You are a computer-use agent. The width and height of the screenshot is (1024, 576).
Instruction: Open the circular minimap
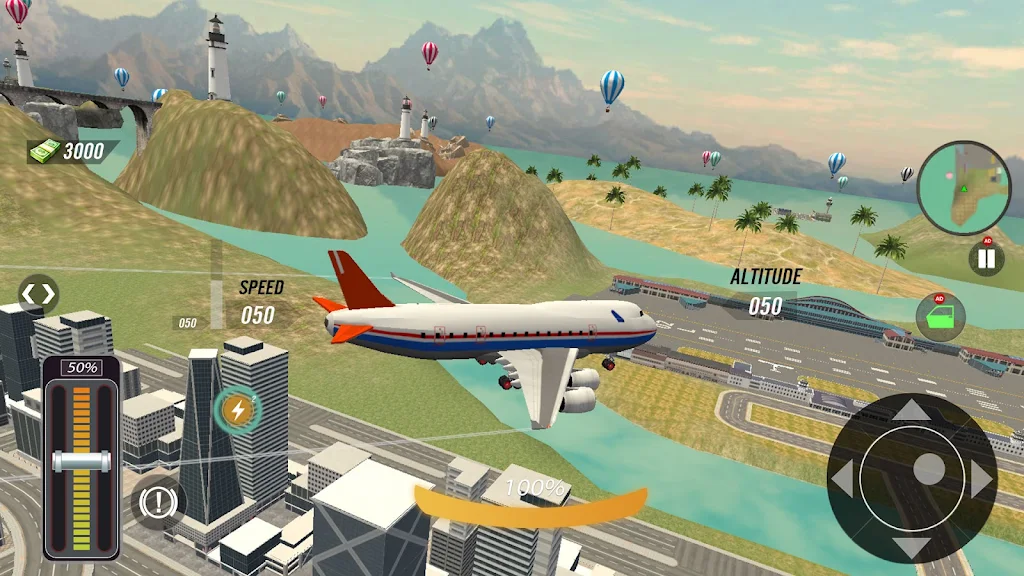tap(964, 186)
